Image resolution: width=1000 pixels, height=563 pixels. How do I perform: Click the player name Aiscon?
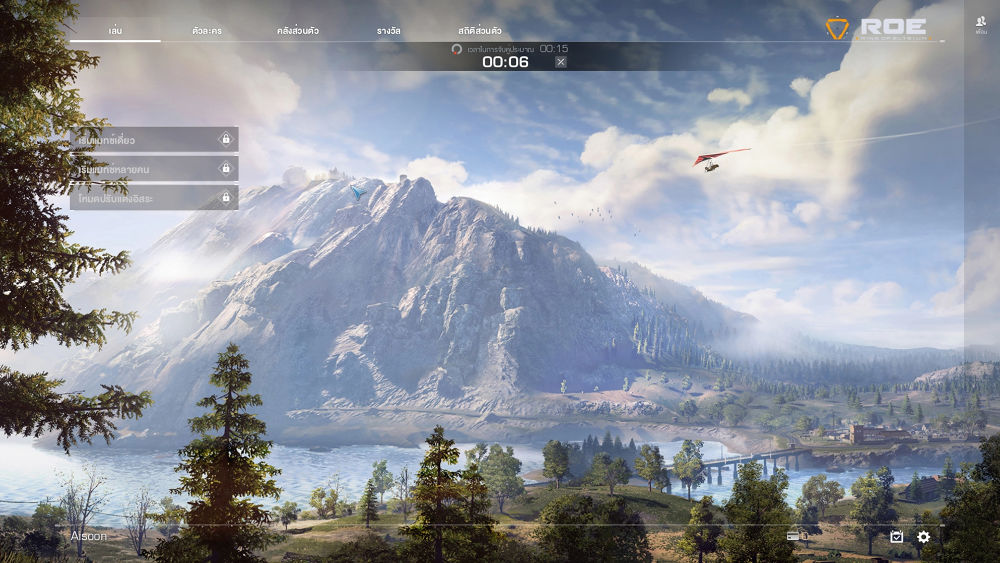(x=89, y=536)
